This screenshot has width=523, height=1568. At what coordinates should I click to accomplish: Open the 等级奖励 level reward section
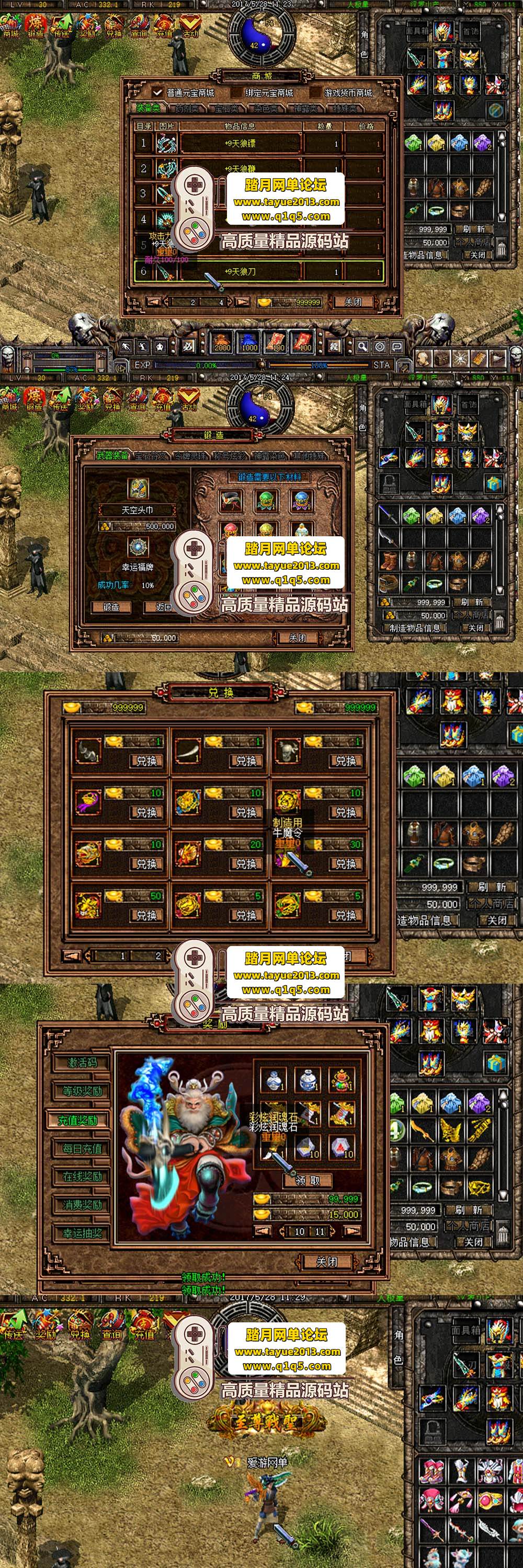(81, 1091)
